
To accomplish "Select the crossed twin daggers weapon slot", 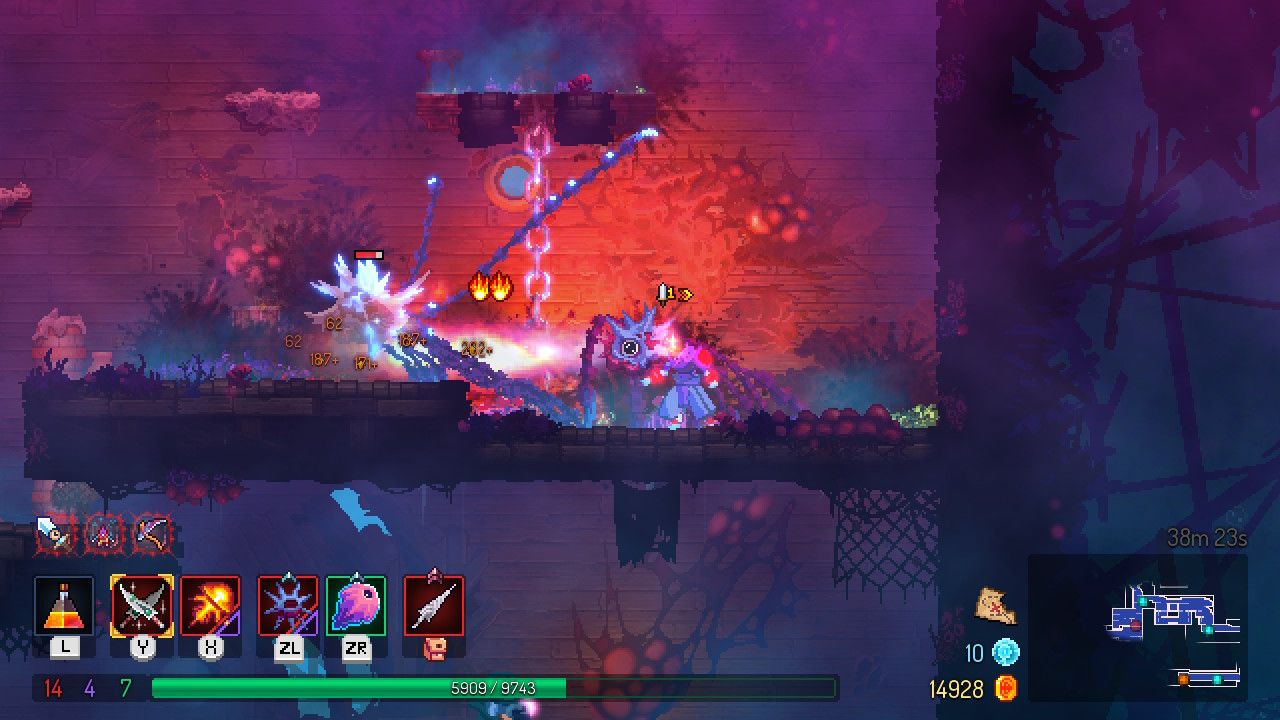I will point(142,605).
